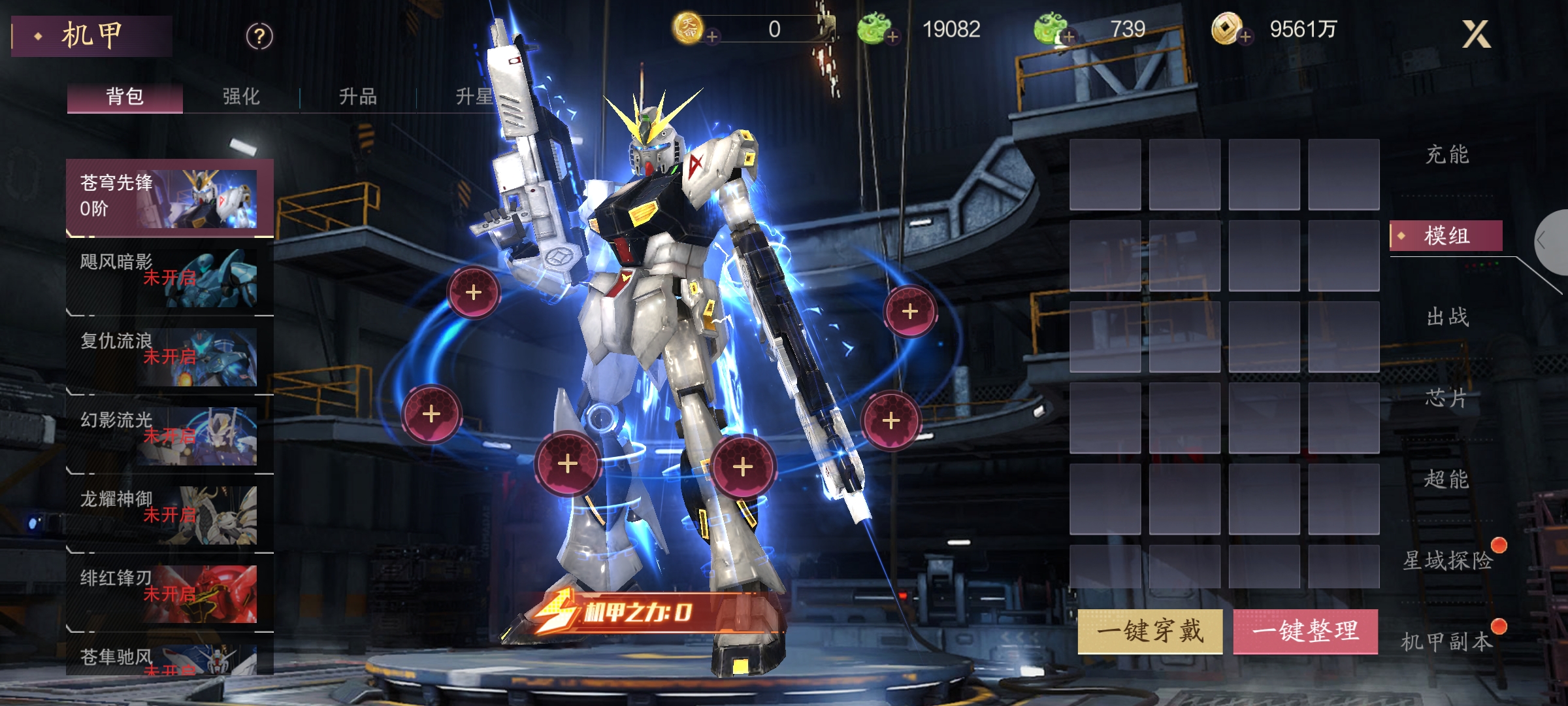Switch to the 强化 tab
Screen dimensions: 1568x706
241,97
